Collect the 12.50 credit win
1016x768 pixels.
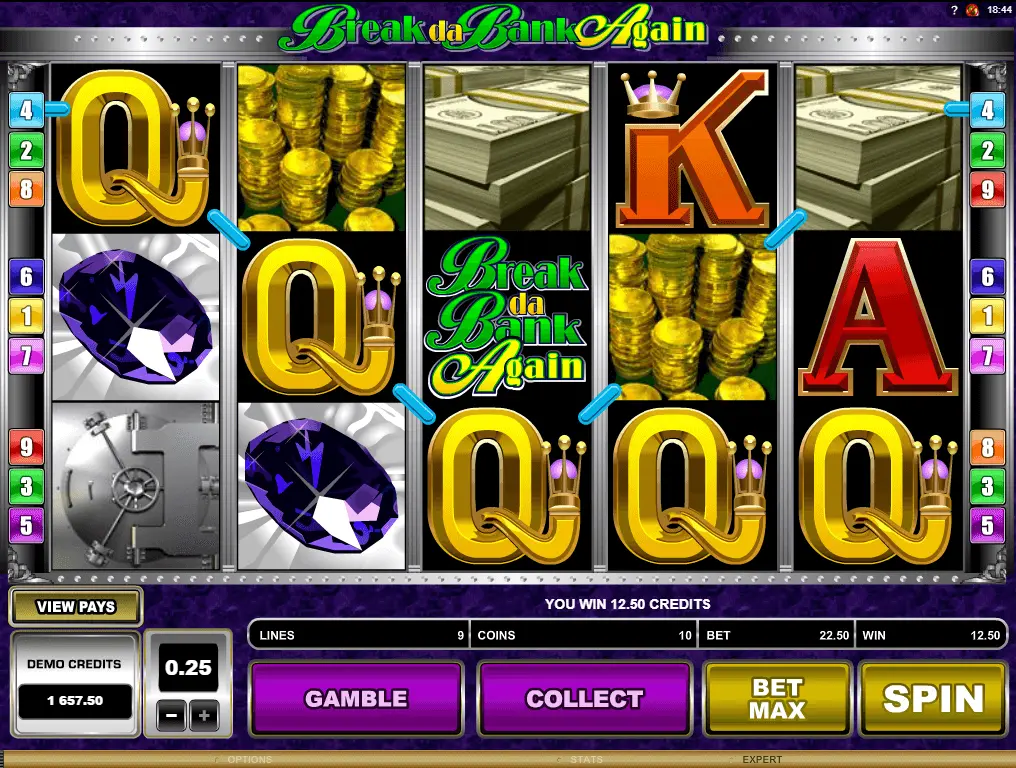coord(584,698)
